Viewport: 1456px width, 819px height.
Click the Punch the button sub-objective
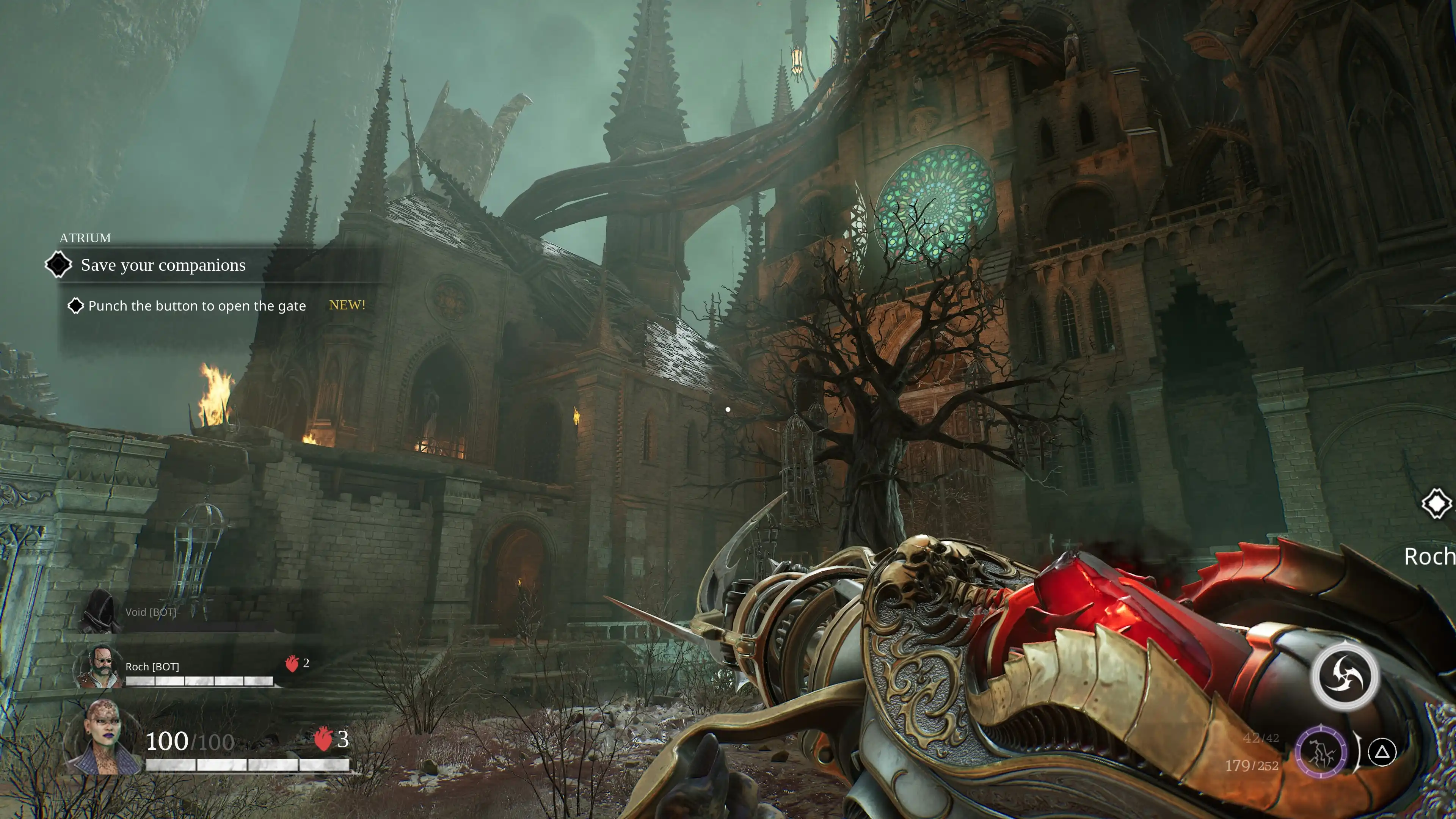(x=196, y=306)
